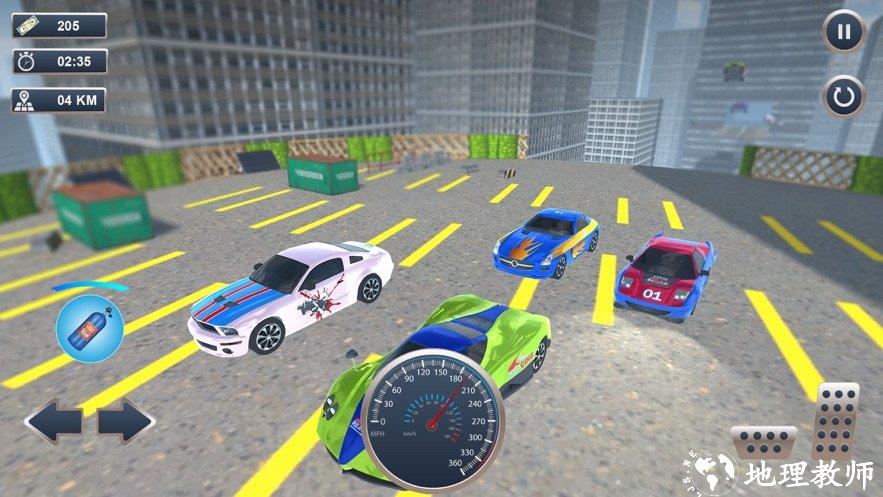Screen dimensions: 883x497
Task: Tap the wide brake pedal
Action: pyautogui.click(x=763, y=443)
